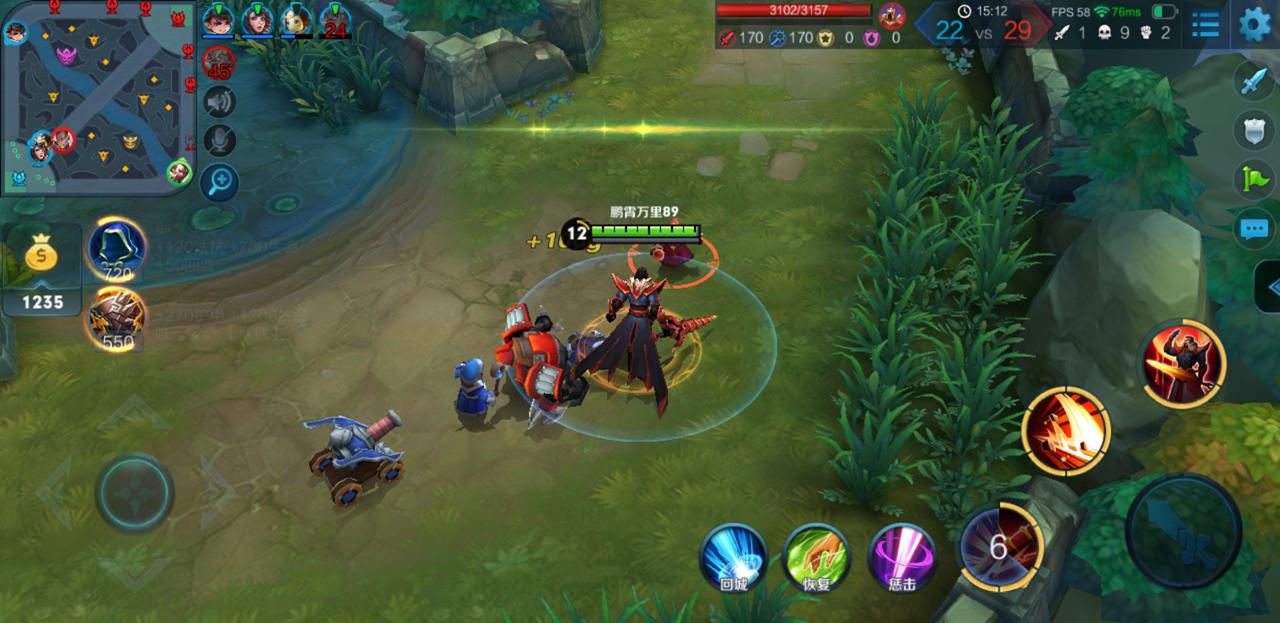The width and height of the screenshot is (1280, 623).
Task: Open the settings gear menu
Action: pyautogui.click(x=1255, y=24)
